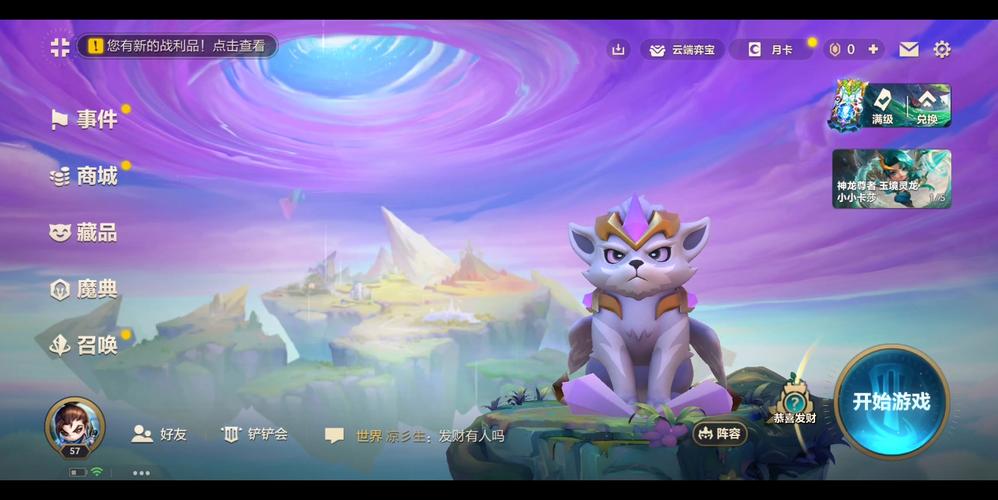
Task: Click the download icon
Action: (x=618, y=49)
